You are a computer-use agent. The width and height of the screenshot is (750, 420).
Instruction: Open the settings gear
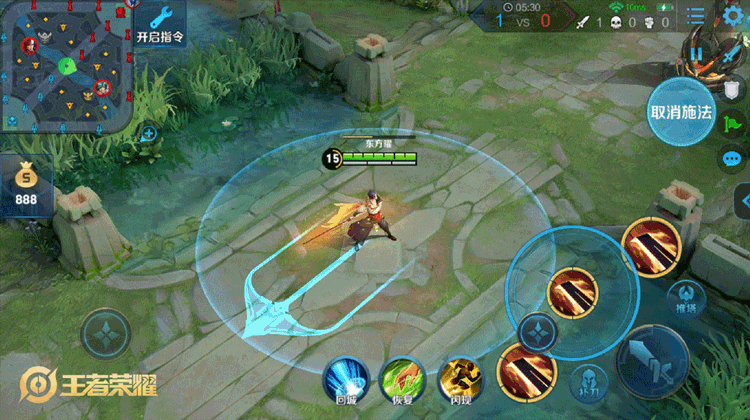pos(734,13)
